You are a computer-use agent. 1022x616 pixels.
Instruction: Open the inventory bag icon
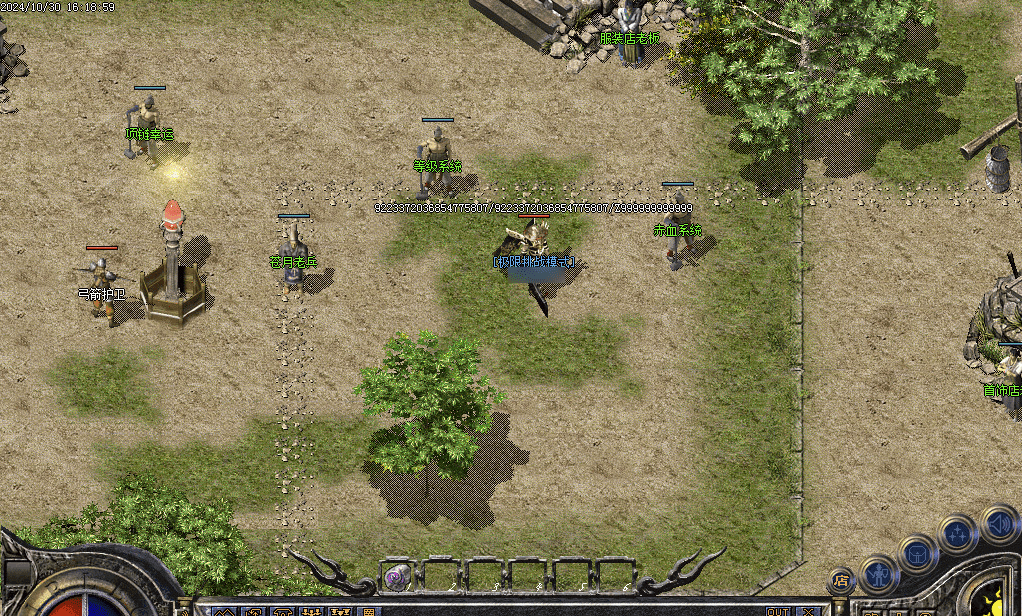pos(917,553)
